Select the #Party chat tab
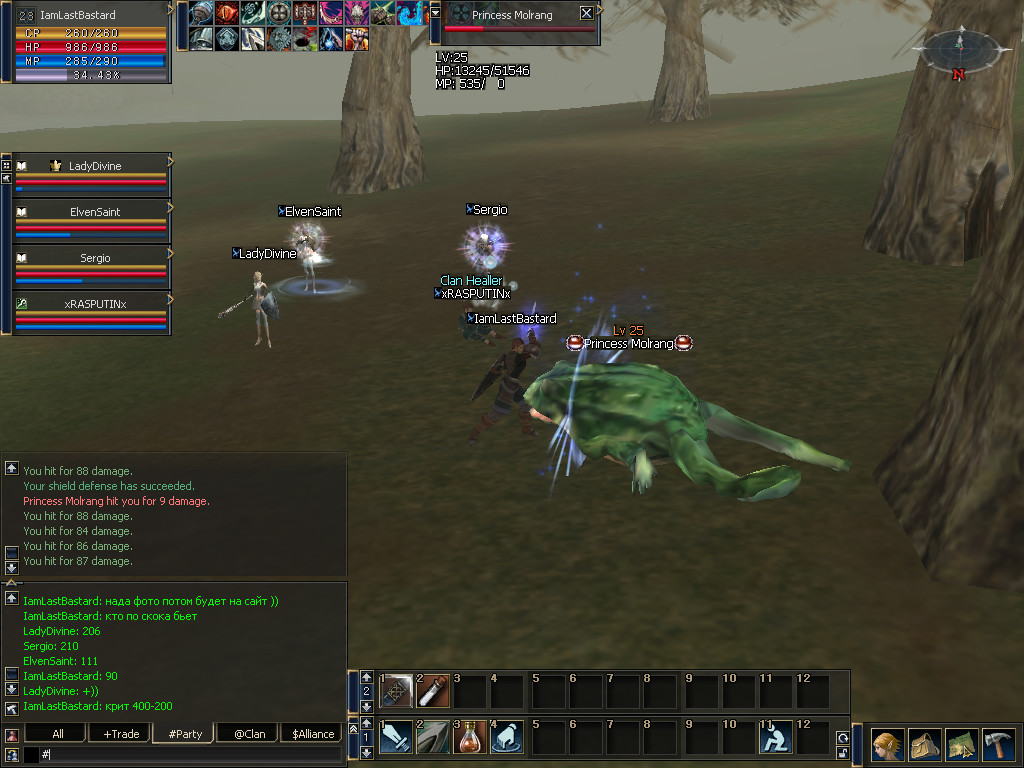 pos(185,734)
